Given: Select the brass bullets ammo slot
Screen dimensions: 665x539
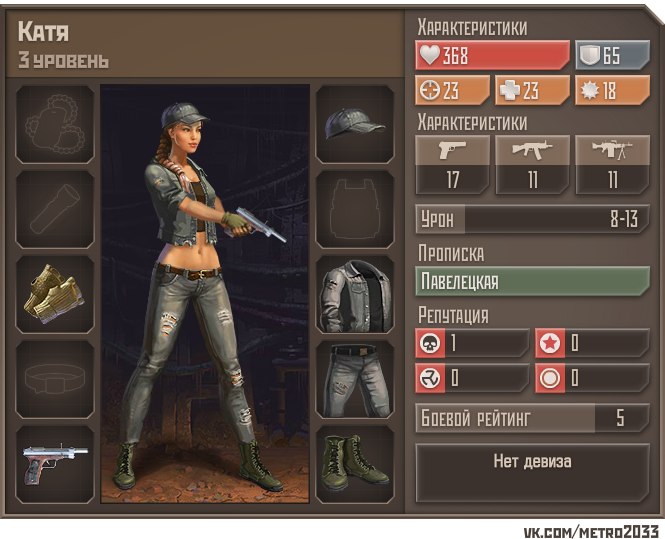Looking at the screenshot, I should point(56,293).
